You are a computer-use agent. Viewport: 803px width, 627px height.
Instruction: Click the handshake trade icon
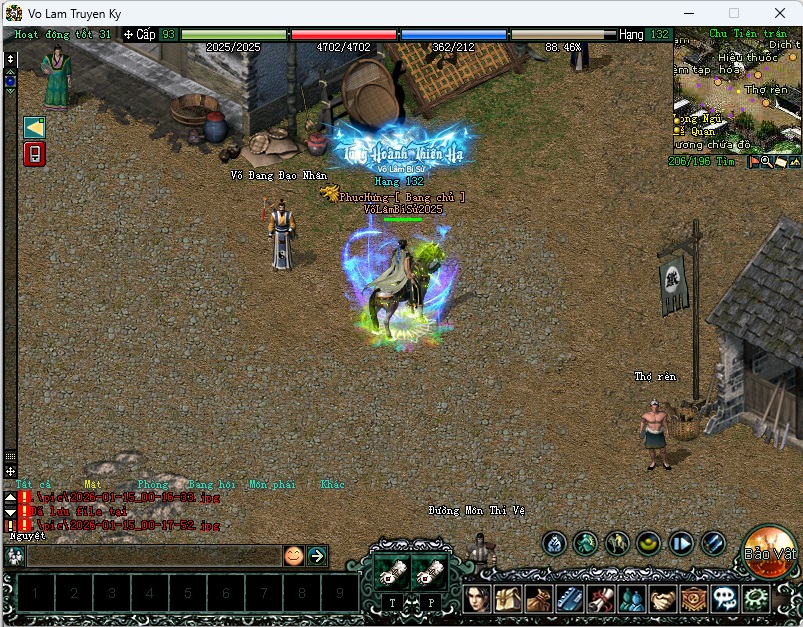pos(663,599)
